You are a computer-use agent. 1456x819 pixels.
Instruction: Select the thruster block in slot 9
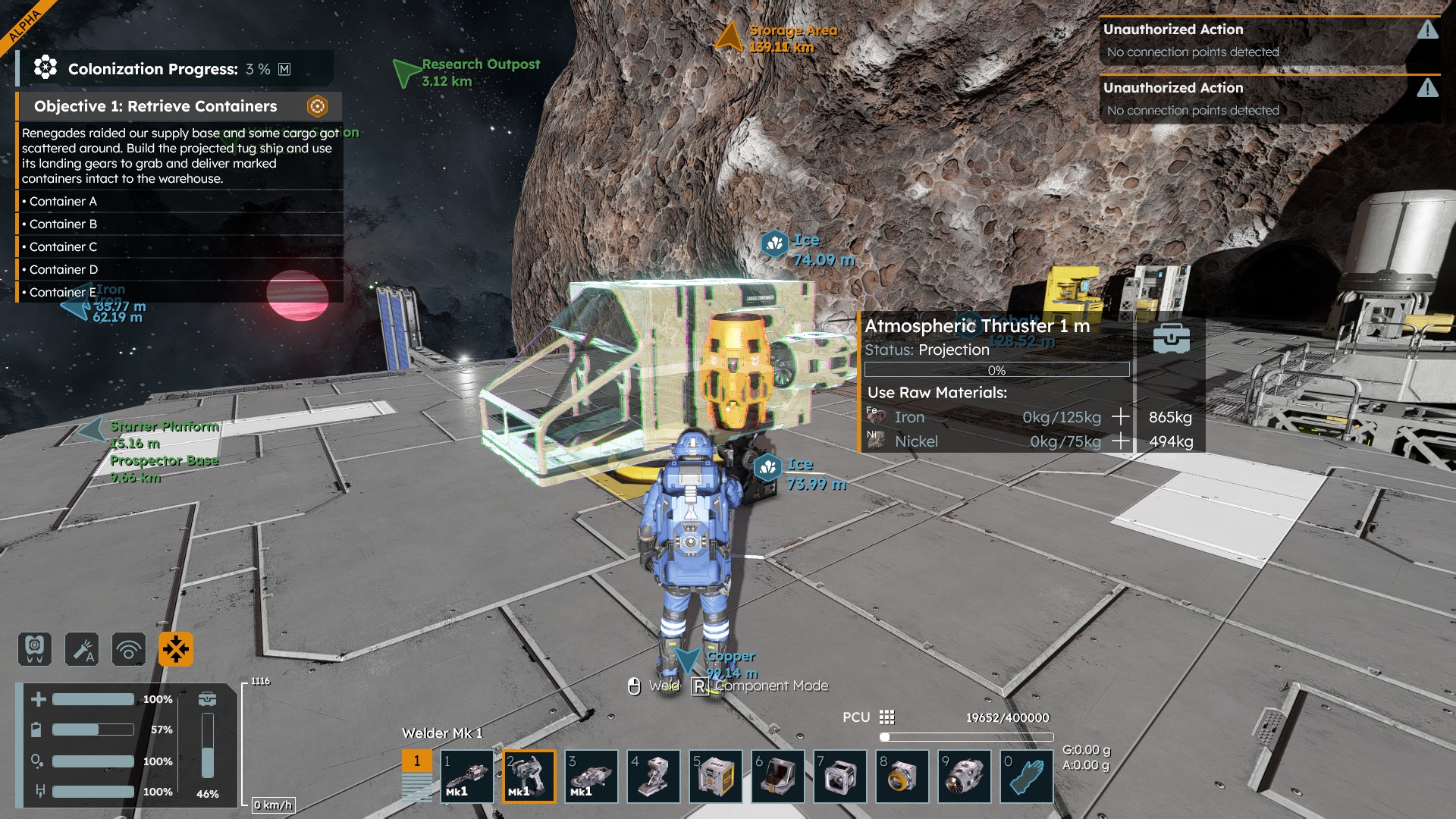click(965, 776)
